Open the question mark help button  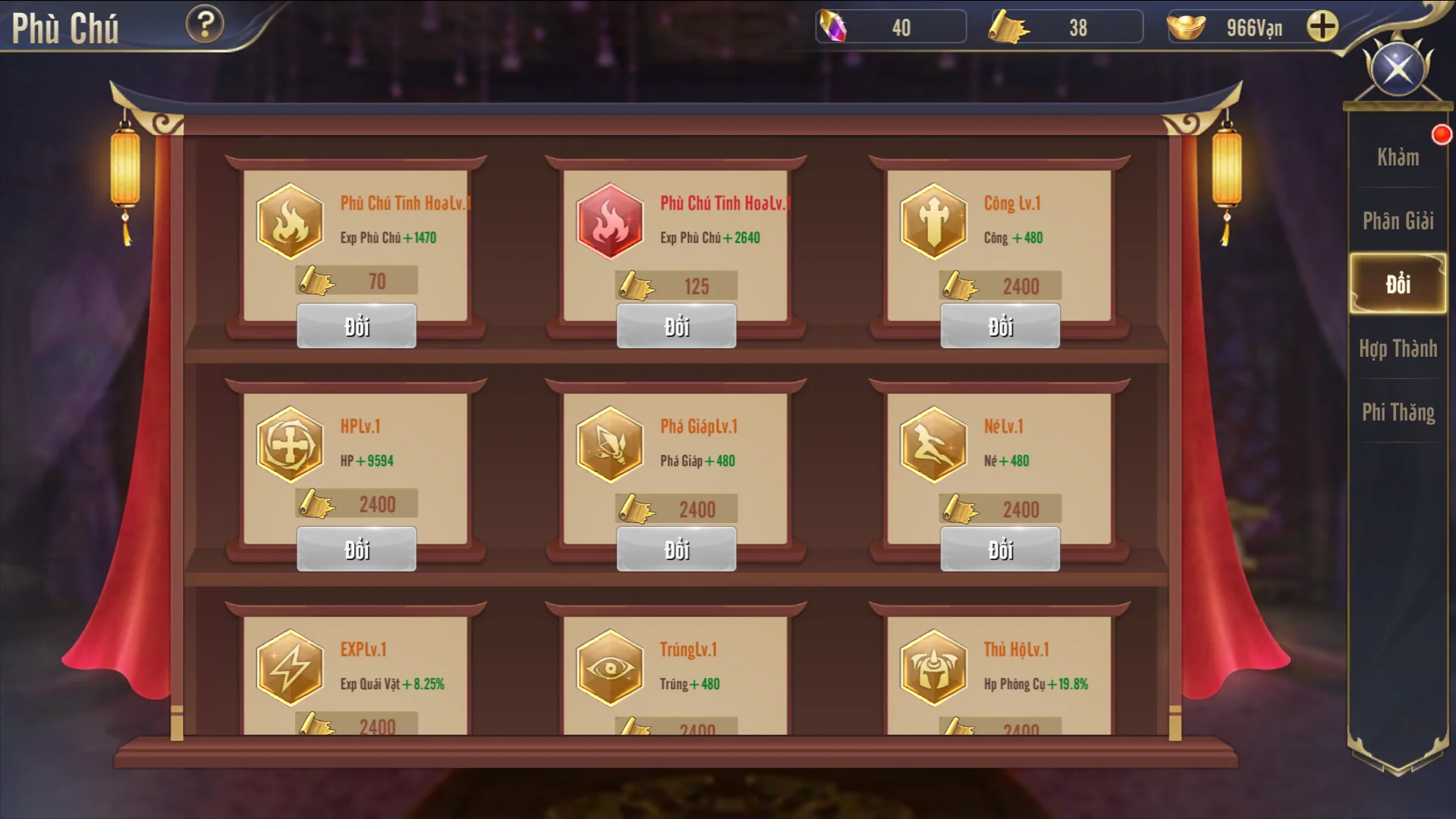(205, 24)
